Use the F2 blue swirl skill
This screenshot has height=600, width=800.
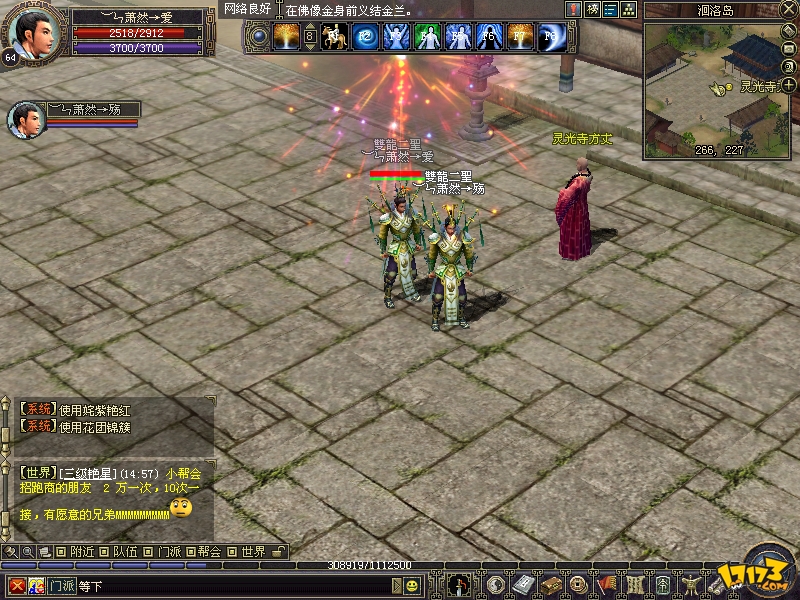tap(365, 37)
